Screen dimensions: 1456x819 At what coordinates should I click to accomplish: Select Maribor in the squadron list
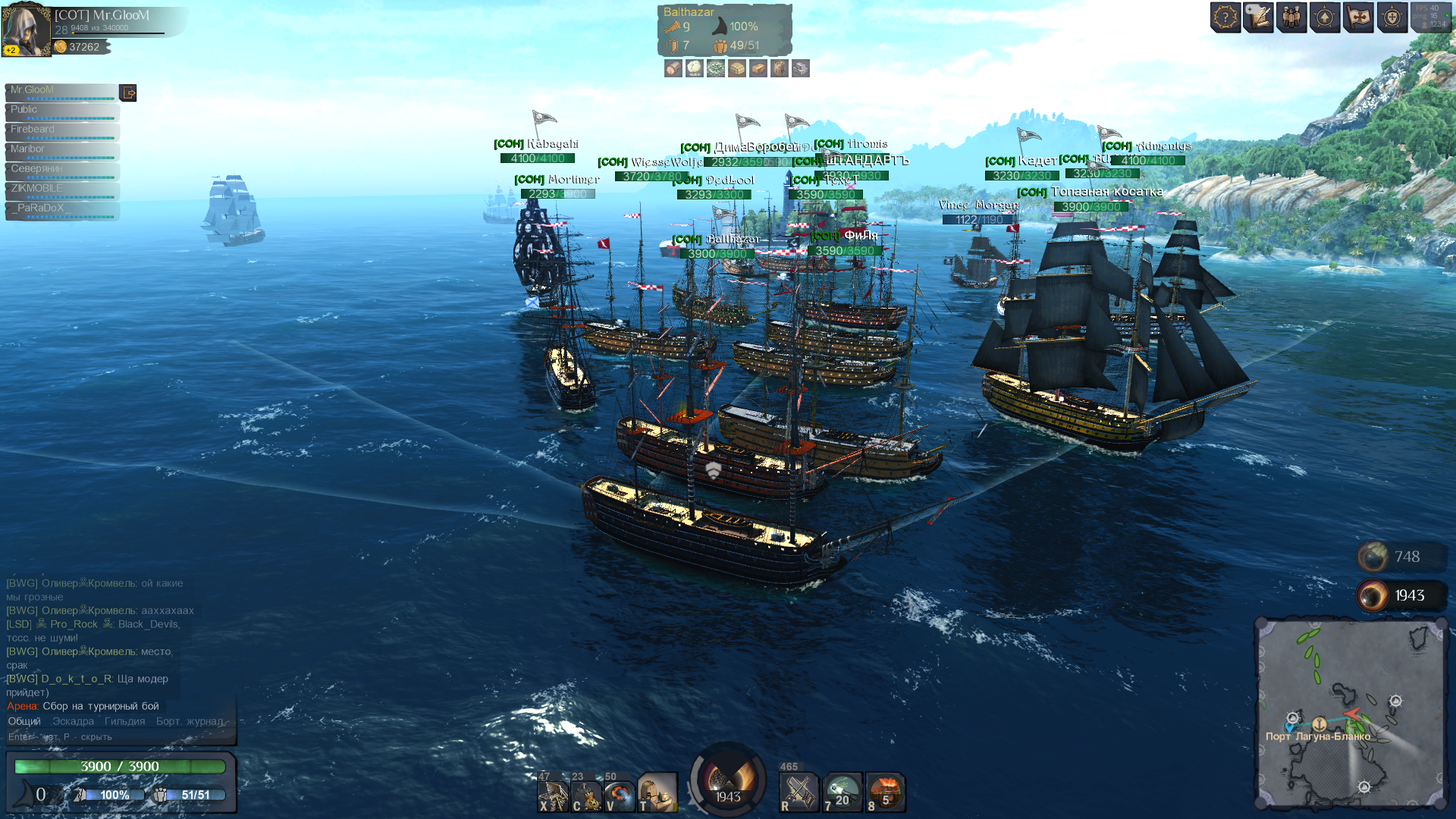coord(61,151)
